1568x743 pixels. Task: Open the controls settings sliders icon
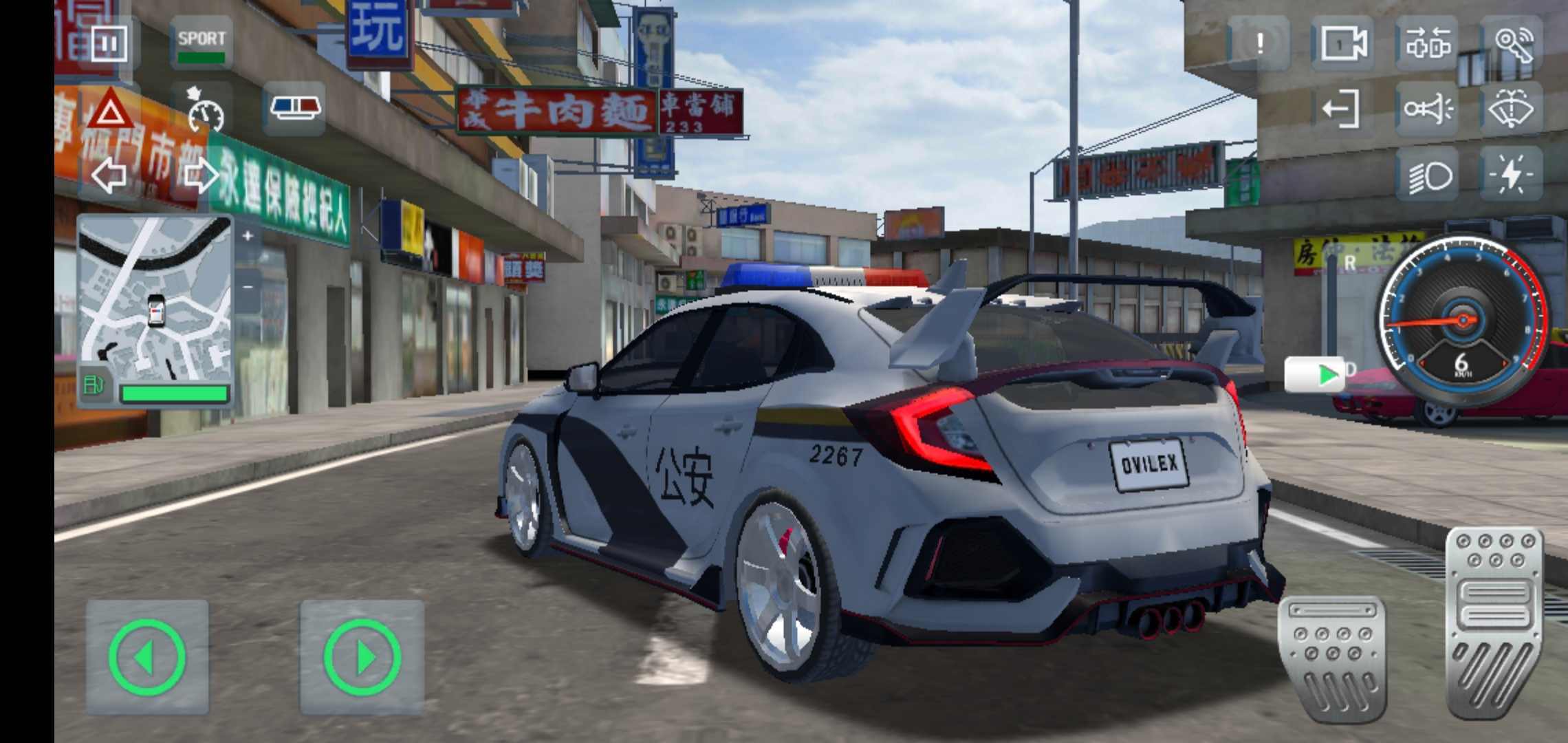[1427, 44]
